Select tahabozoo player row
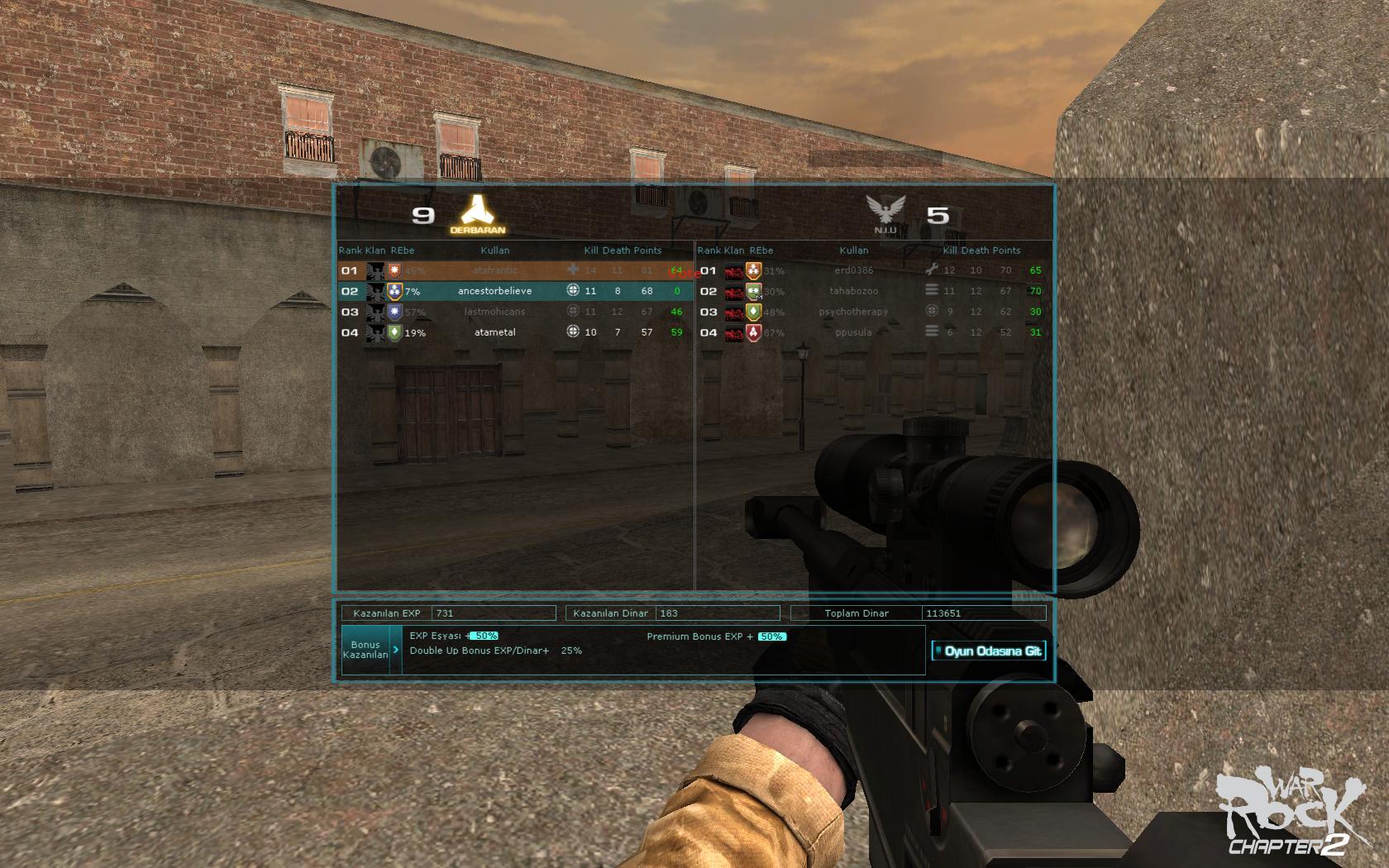1389x868 pixels. tap(853, 291)
